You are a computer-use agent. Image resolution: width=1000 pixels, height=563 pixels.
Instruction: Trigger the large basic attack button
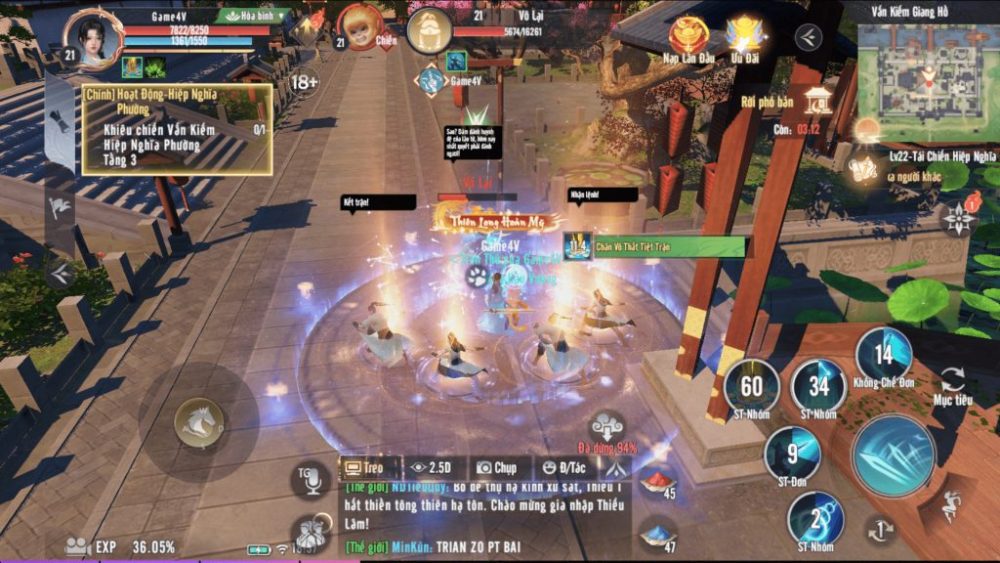click(x=893, y=455)
